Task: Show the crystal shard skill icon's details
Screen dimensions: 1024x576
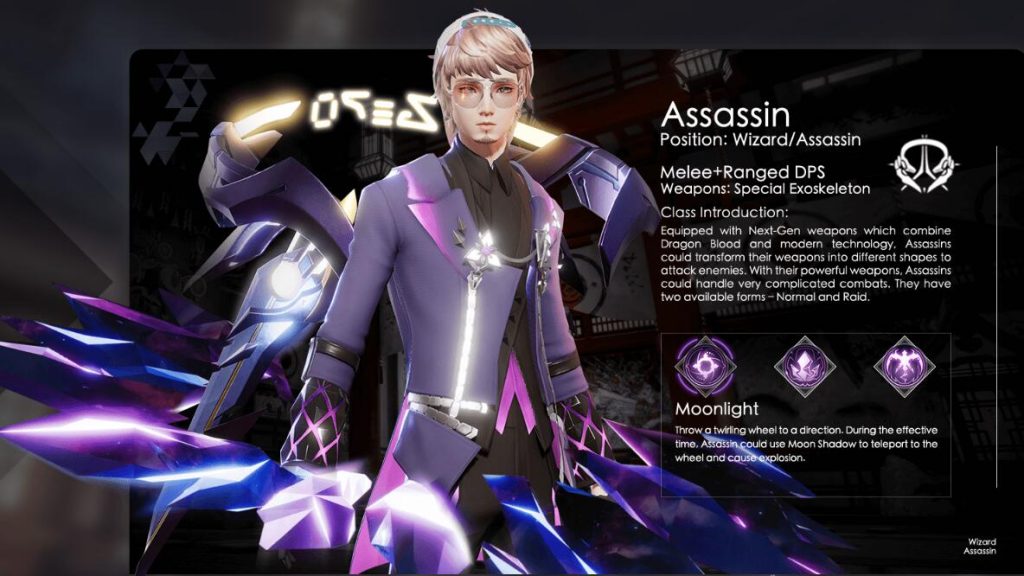Action: [x=805, y=365]
